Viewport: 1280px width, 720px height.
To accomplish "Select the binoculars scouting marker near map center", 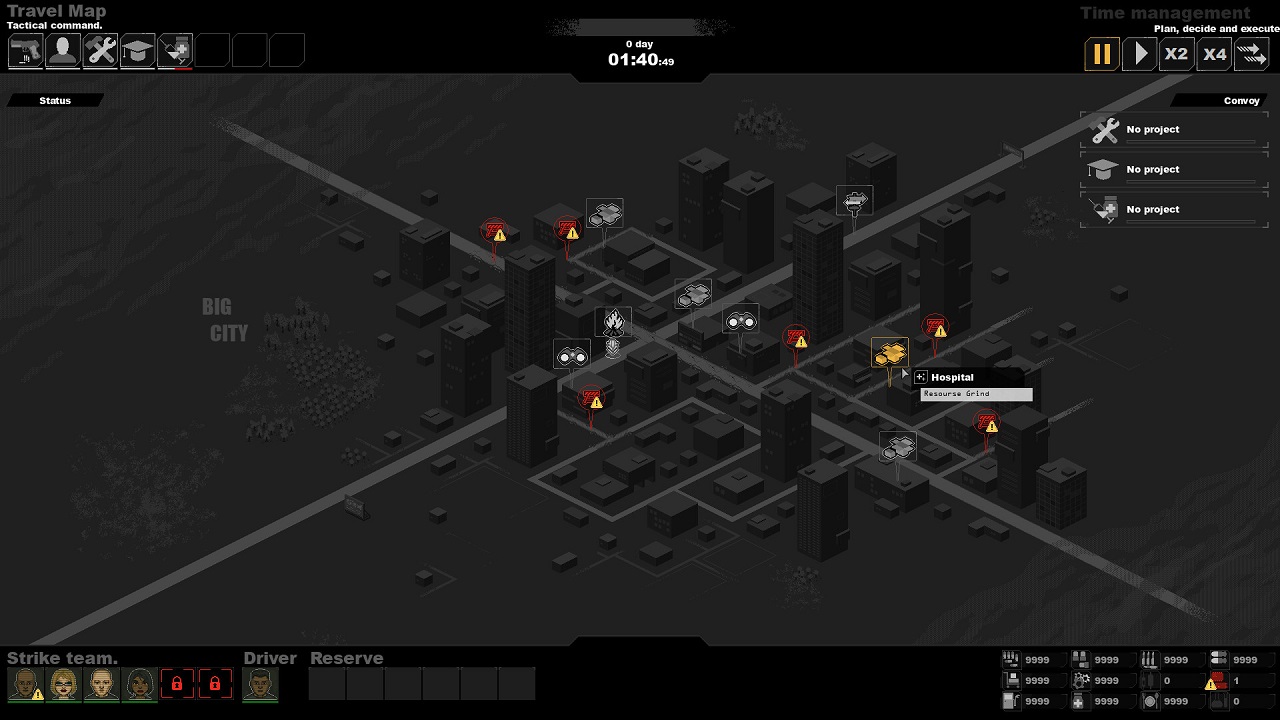I will pos(740,320).
